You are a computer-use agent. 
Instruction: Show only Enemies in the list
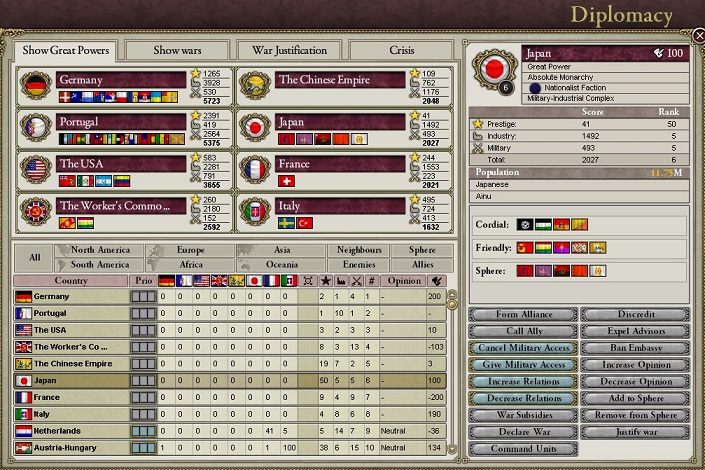[359, 265]
